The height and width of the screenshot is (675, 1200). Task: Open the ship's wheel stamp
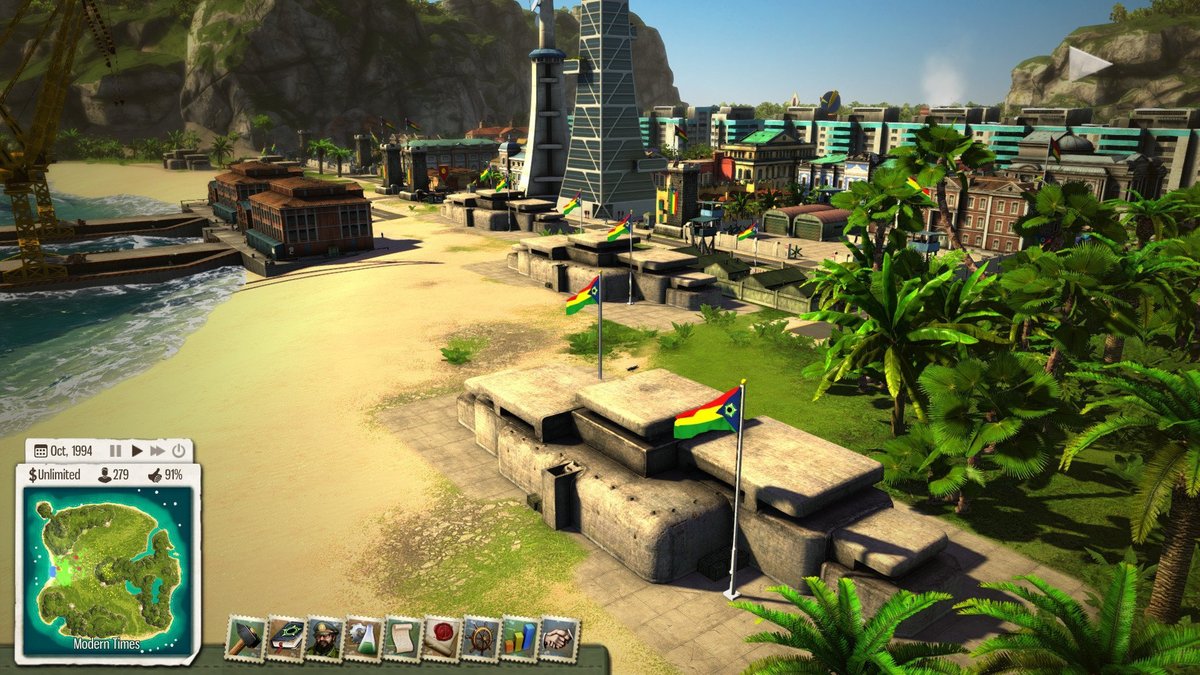tap(480, 638)
